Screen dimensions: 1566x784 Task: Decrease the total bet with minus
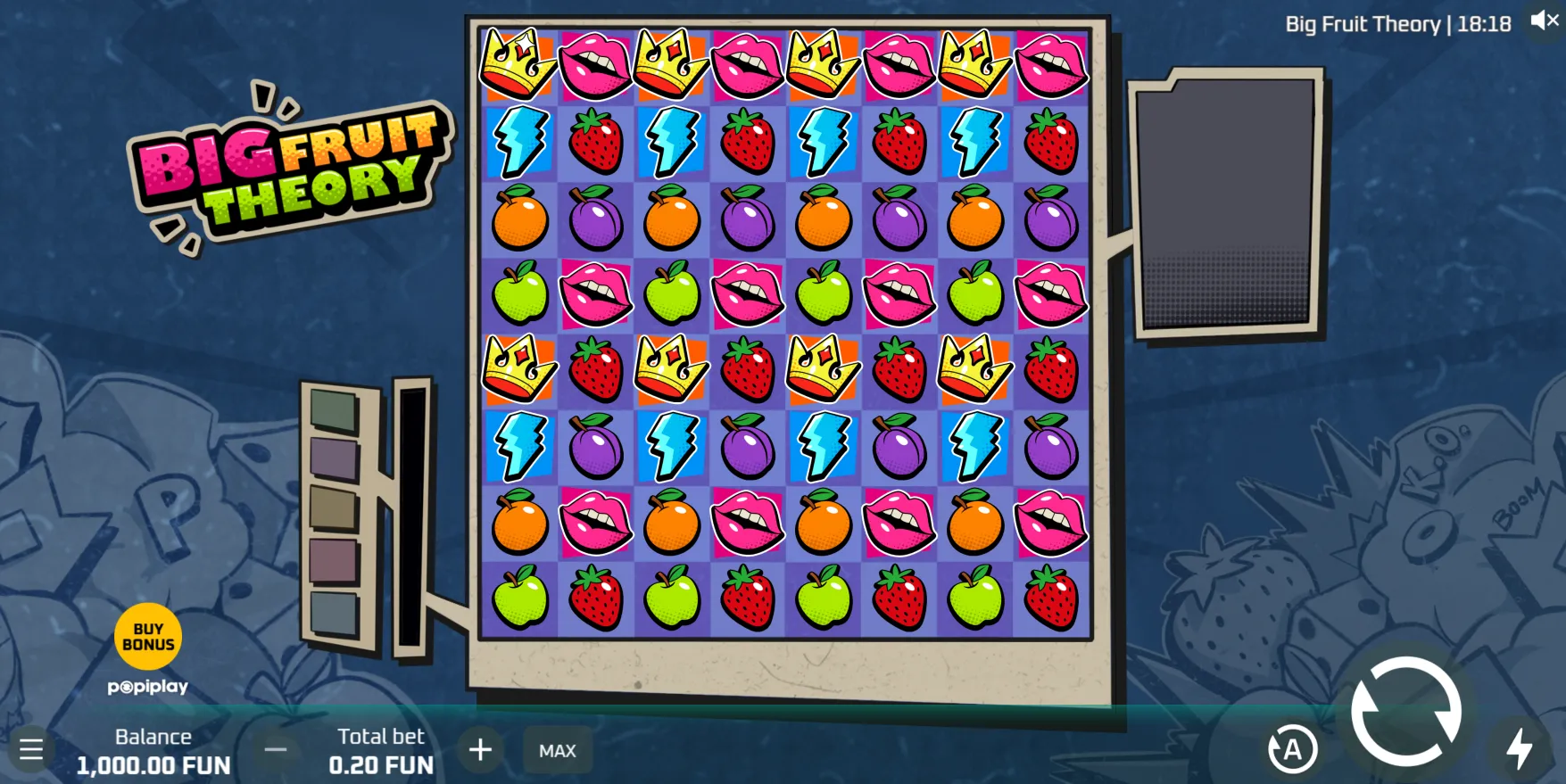tap(276, 750)
